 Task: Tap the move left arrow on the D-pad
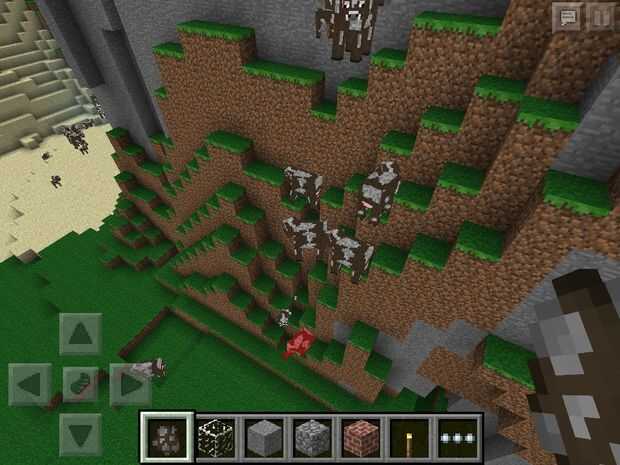[31, 383]
